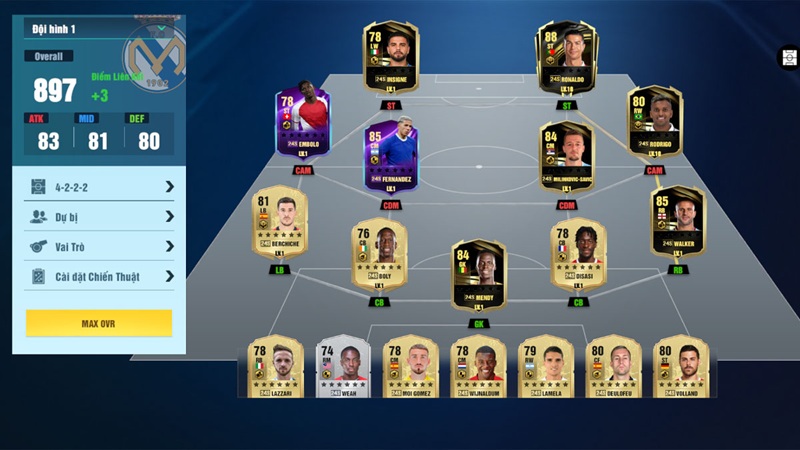Open the Vai Trò roles menu
The image size is (800, 450).
point(100,246)
